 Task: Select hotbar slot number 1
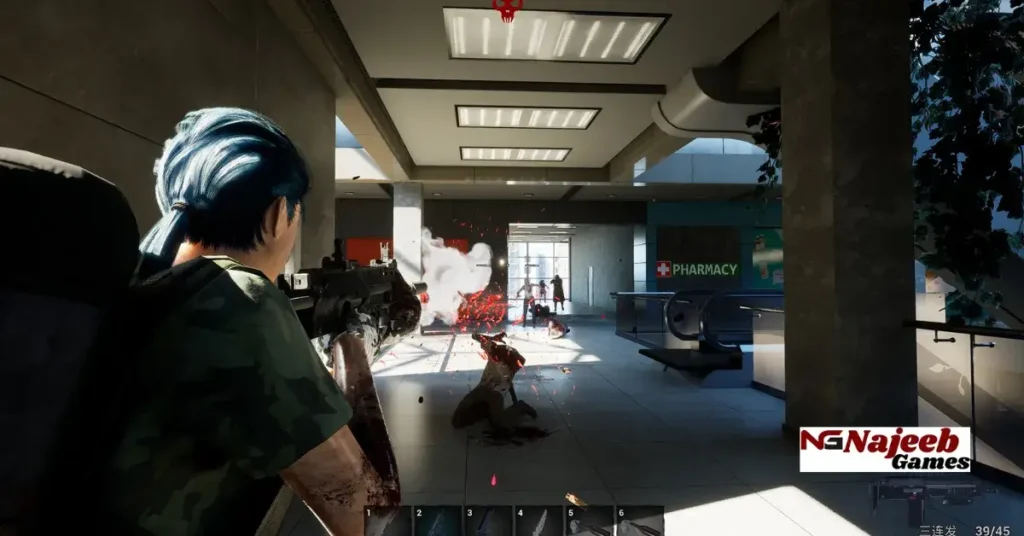388,521
